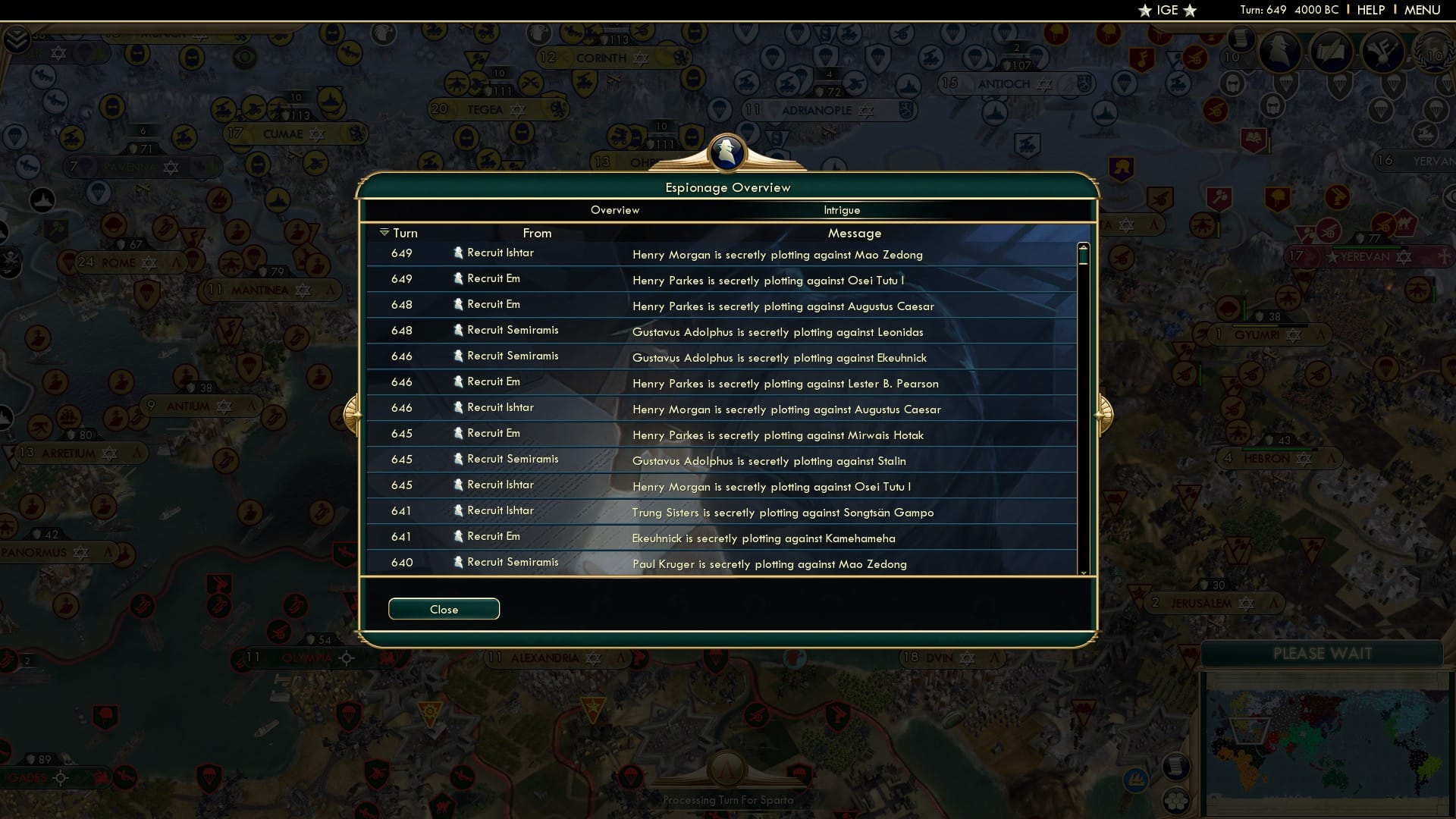Switch to the Overview tab

[x=615, y=210]
